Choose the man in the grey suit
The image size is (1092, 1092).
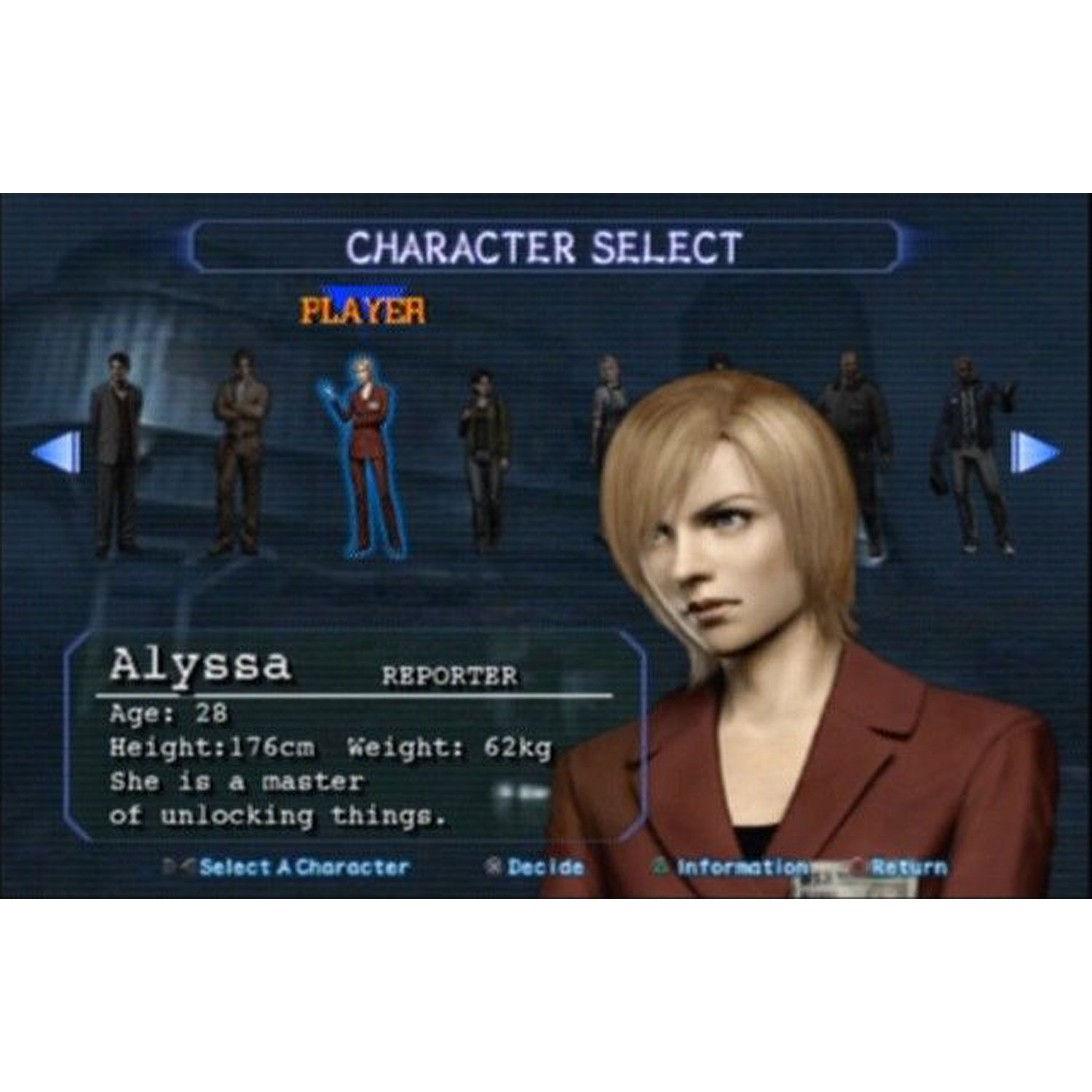click(x=115, y=453)
